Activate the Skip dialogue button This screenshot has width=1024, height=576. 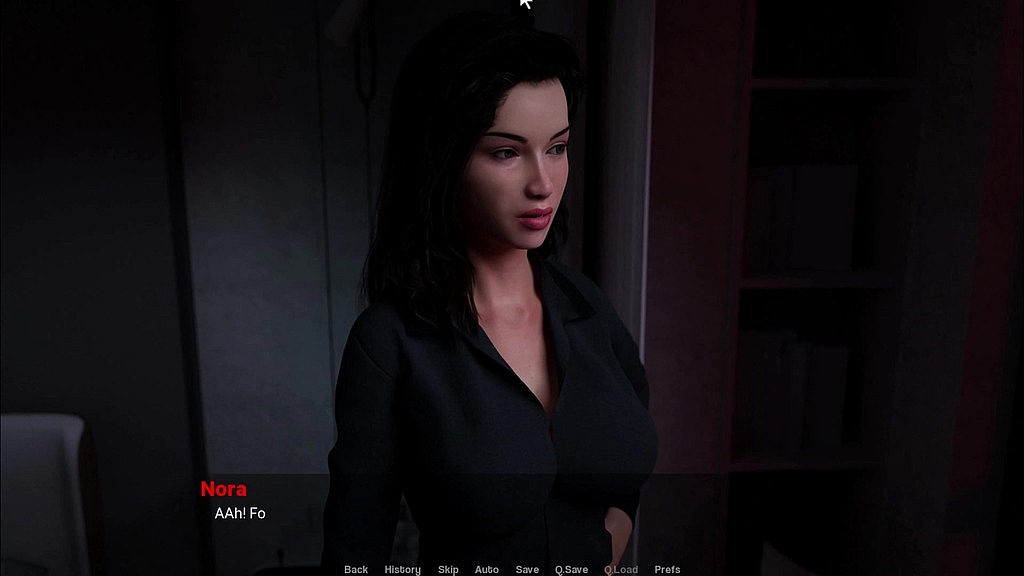point(448,570)
